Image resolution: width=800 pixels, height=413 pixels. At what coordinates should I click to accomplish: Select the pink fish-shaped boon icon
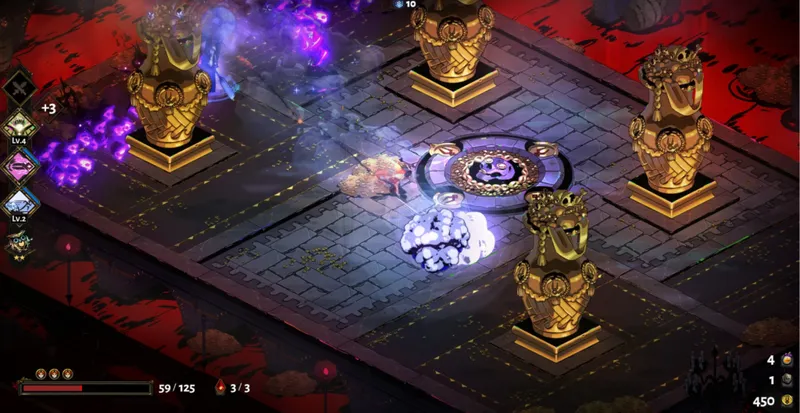(x=20, y=163)
